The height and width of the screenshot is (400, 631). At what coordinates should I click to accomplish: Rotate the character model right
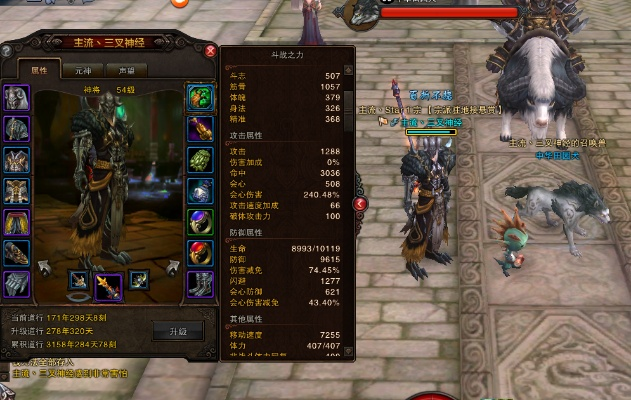pos(172,267)
